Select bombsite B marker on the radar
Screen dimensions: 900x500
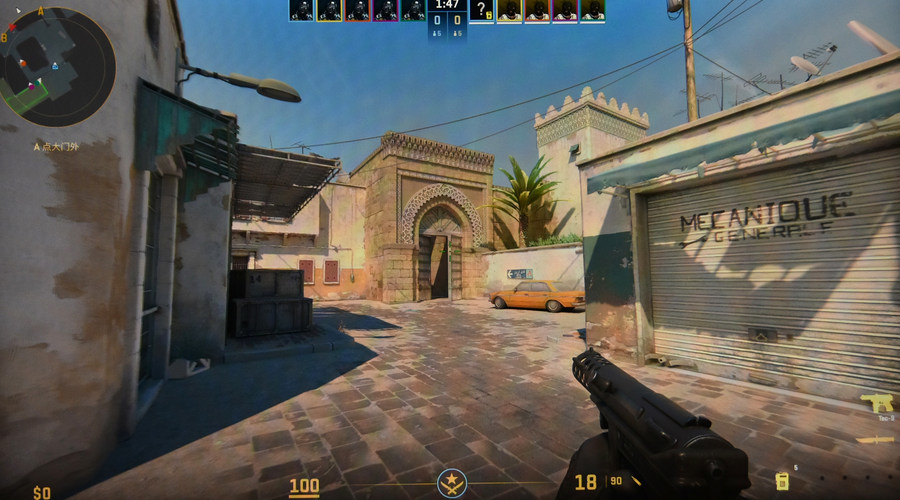tap(4, 37)
